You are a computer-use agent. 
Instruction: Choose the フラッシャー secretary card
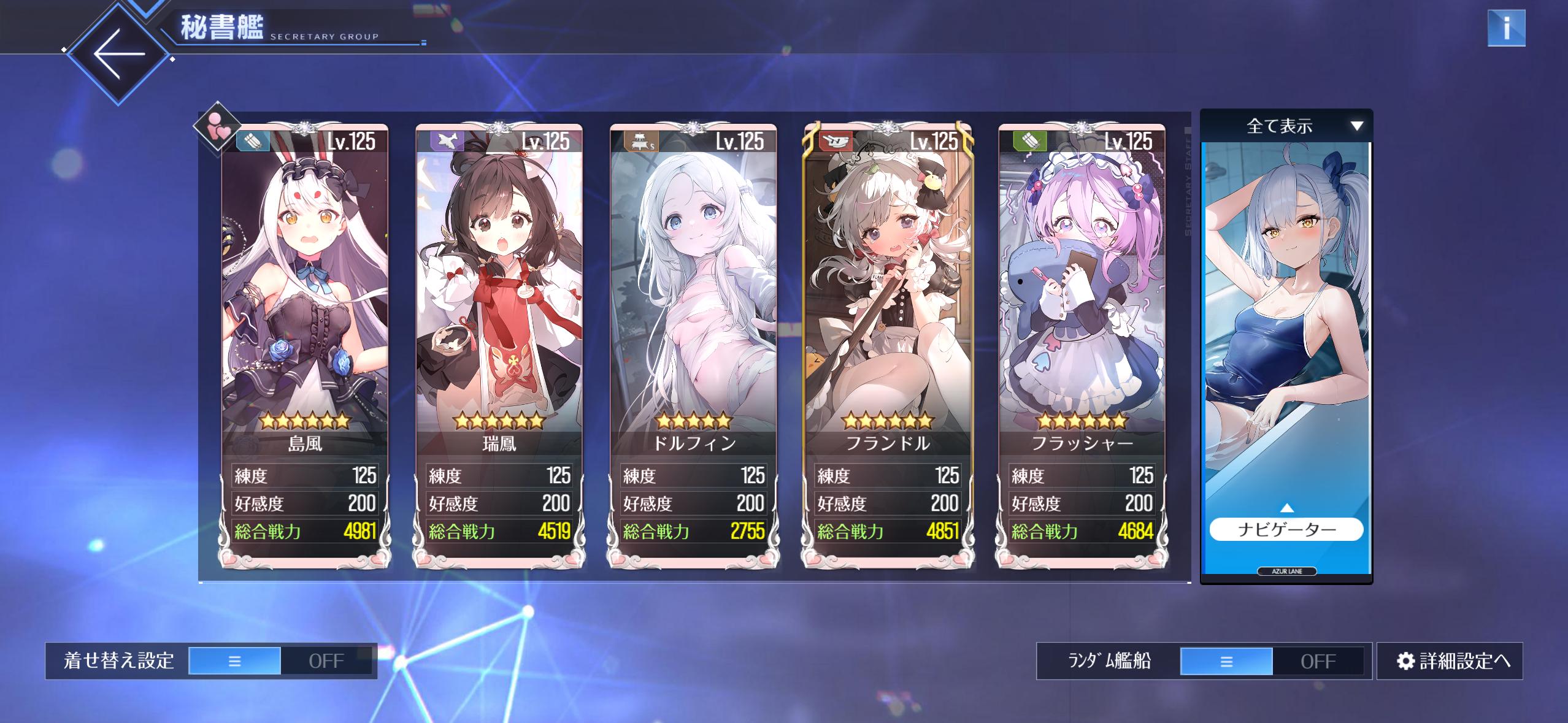[x=1082, y=307]
